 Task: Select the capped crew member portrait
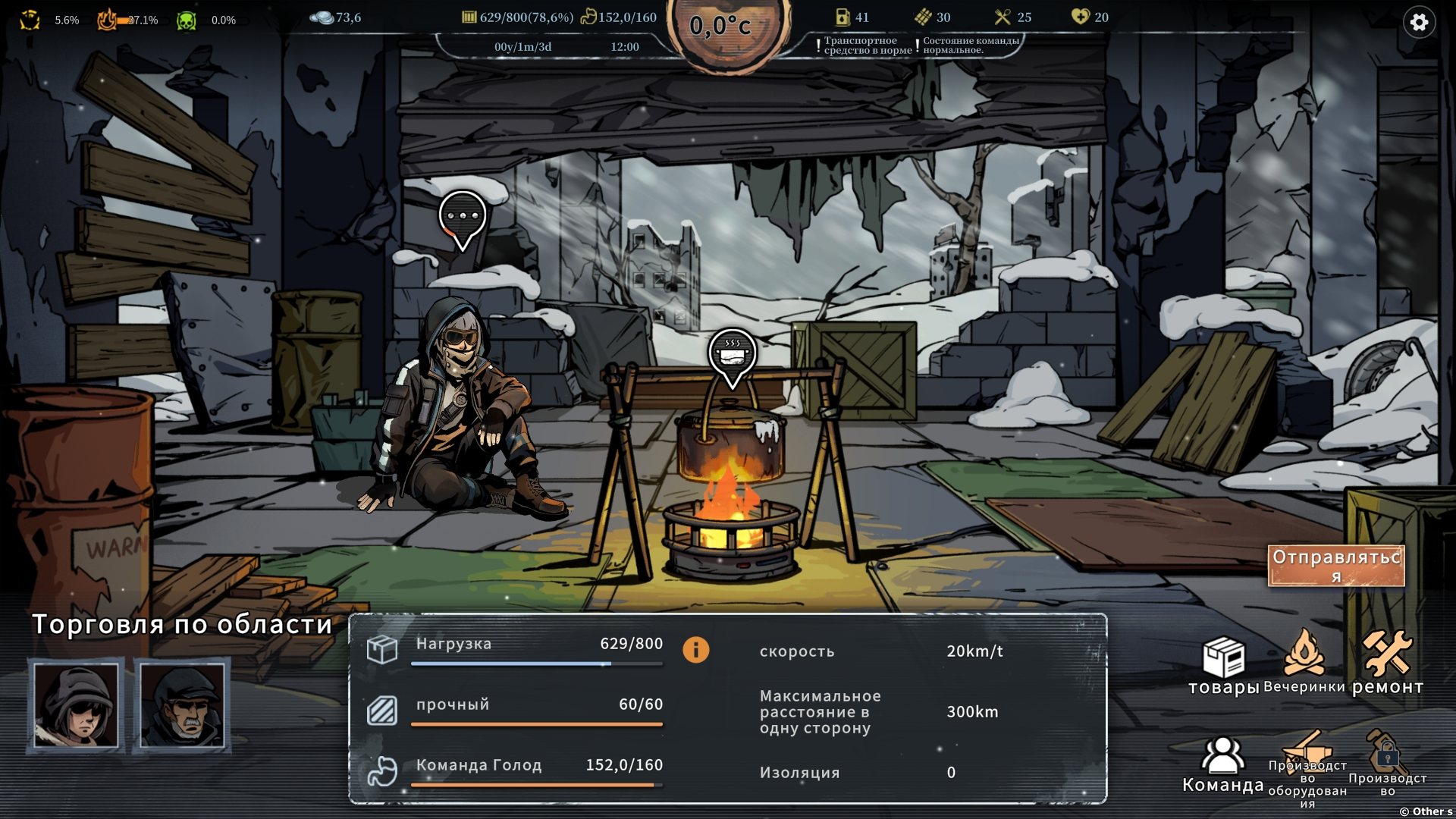(x=182, y=705)
